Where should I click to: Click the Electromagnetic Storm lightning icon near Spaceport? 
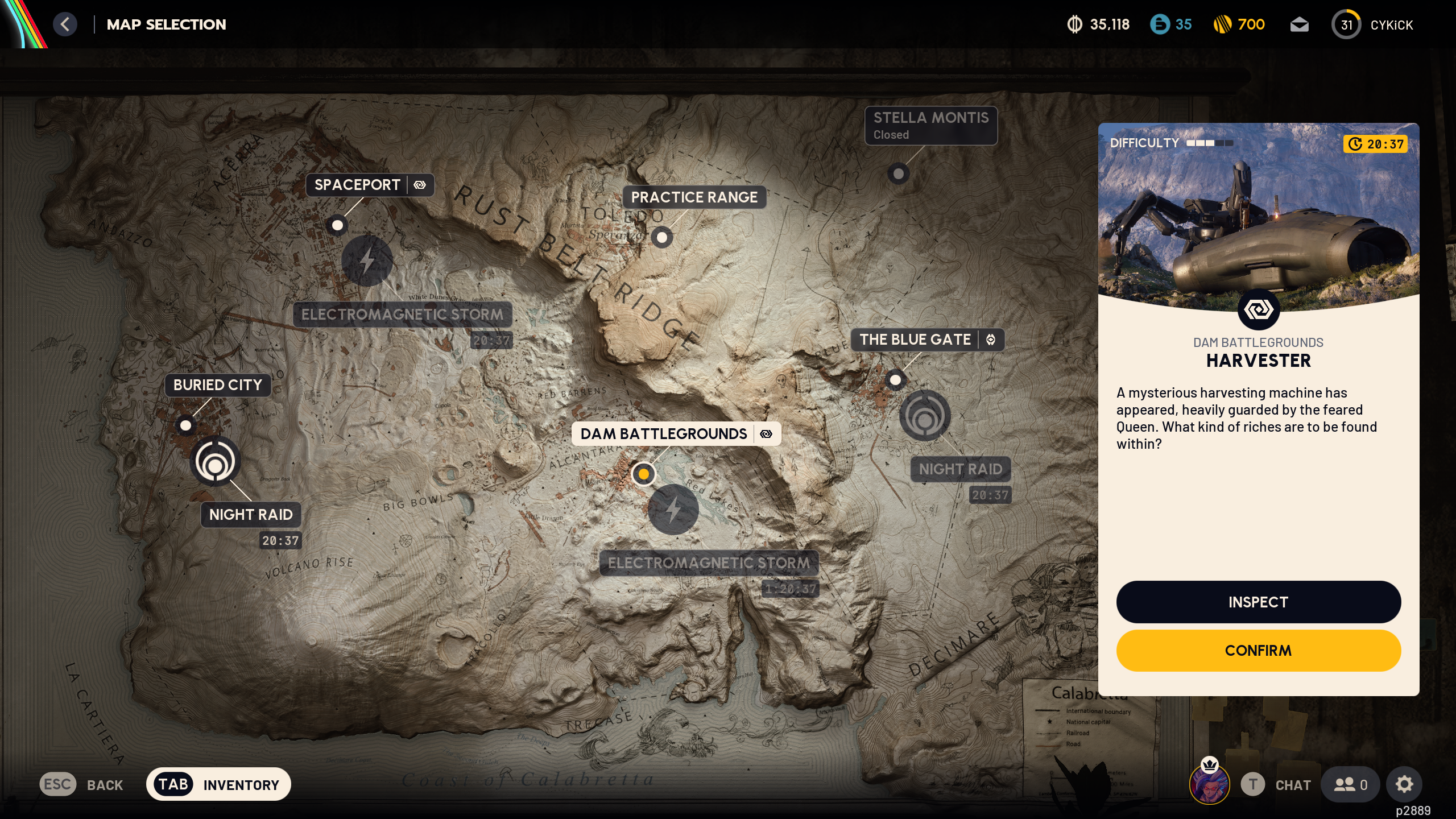369,260
